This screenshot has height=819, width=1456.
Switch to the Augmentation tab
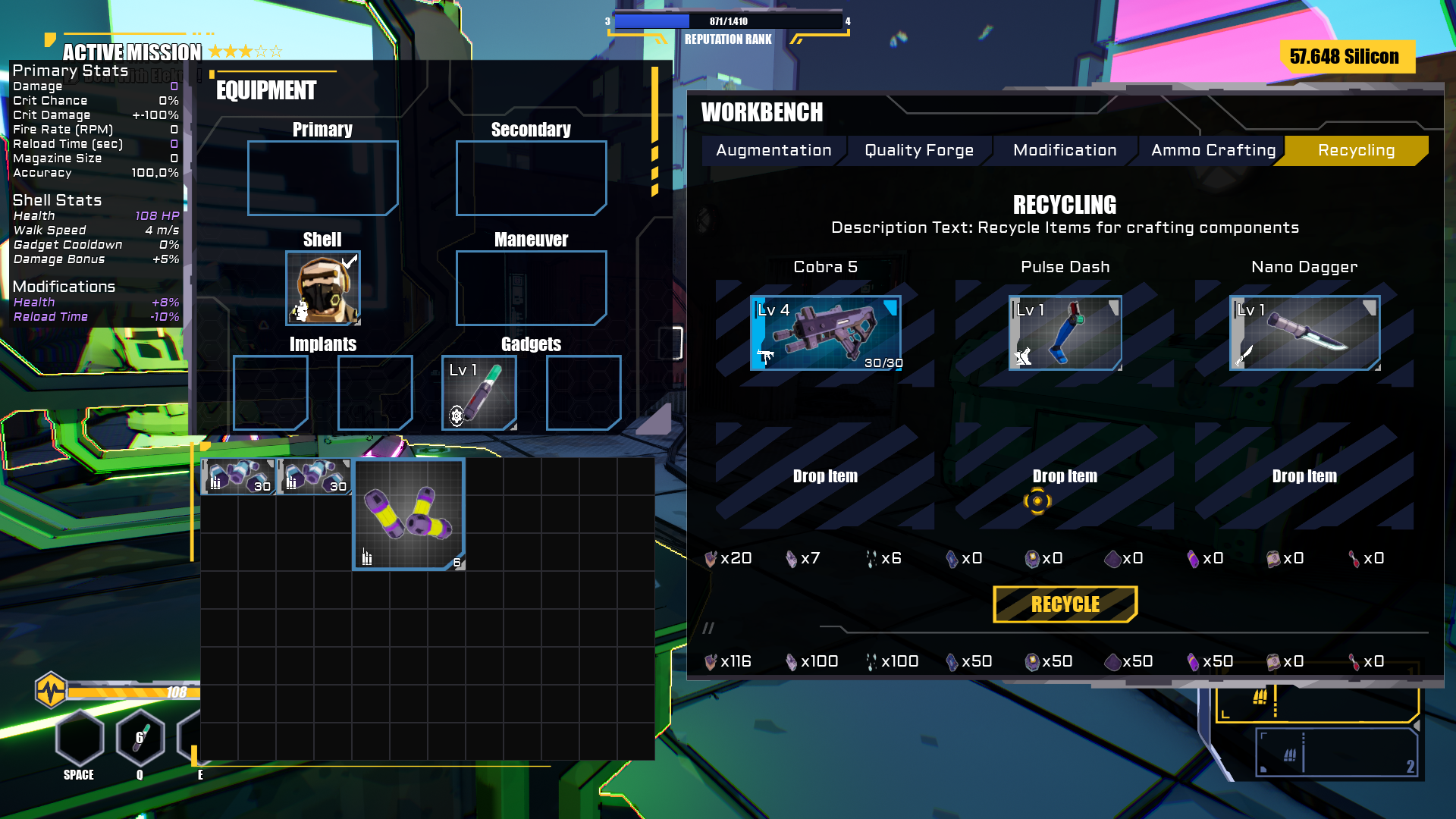click(773, 150)
